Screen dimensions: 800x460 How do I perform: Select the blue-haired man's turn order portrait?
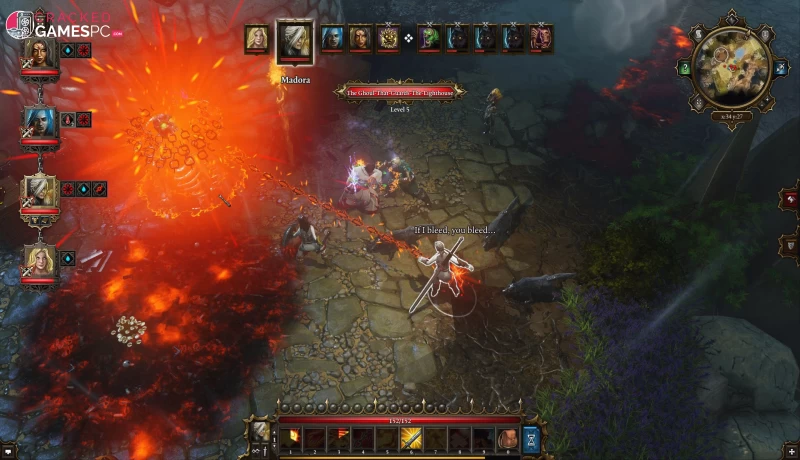333,39
